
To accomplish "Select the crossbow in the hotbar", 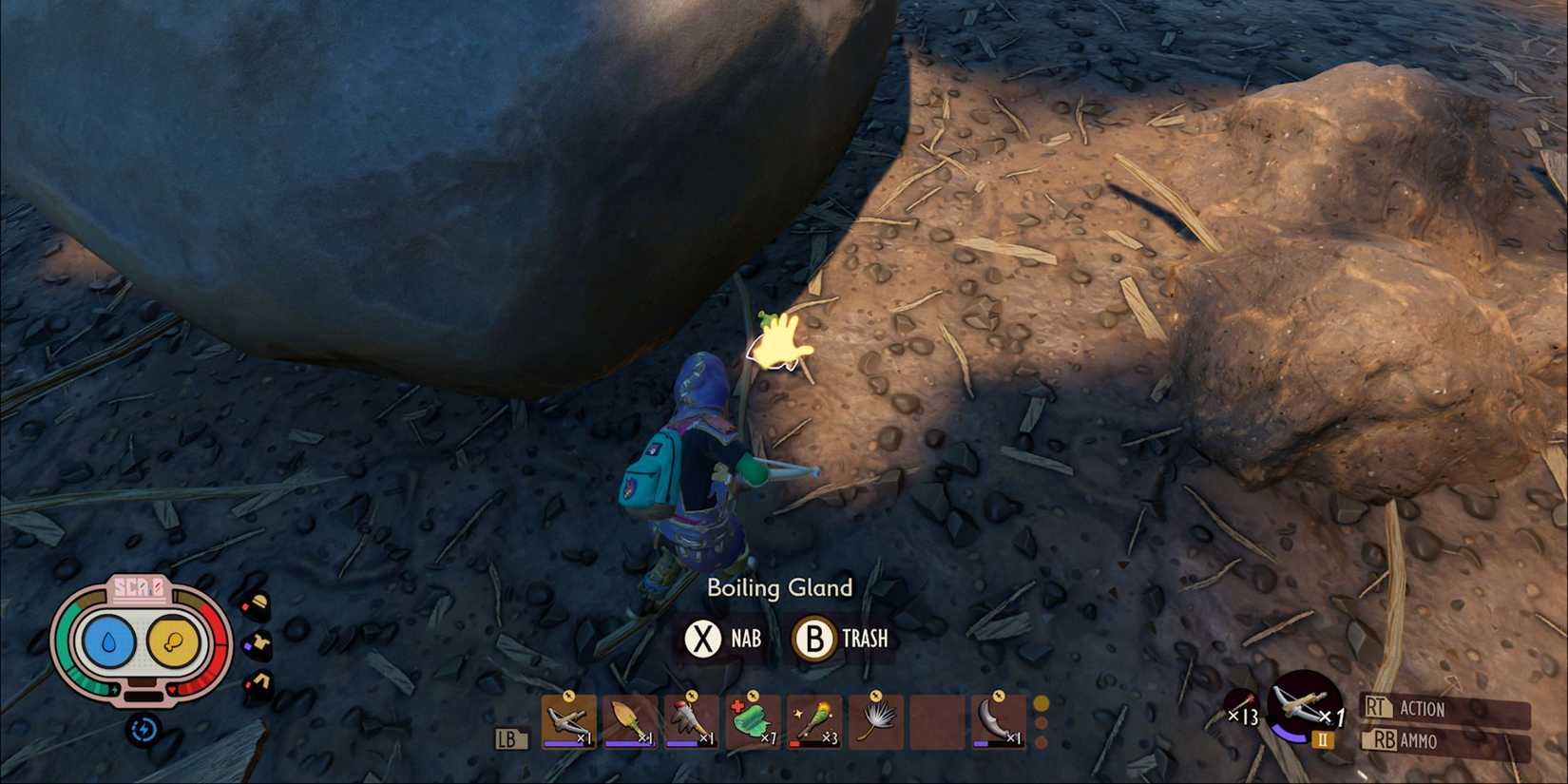I will (x=568, y=722).
